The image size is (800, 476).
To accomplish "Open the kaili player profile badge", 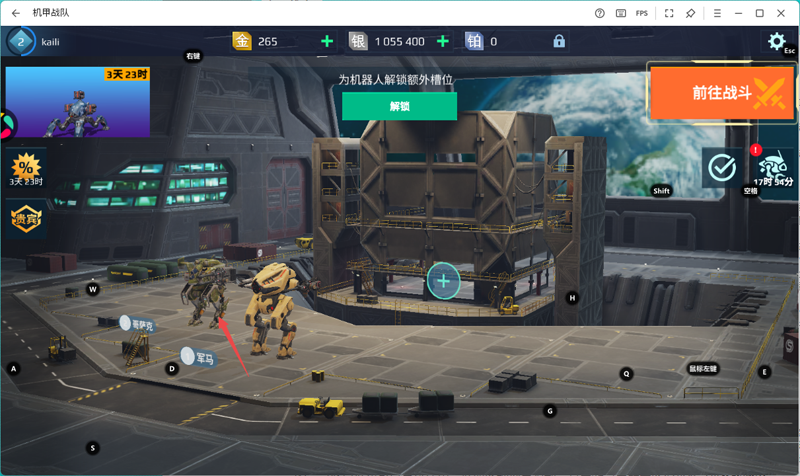I will (x=22, y=42).
